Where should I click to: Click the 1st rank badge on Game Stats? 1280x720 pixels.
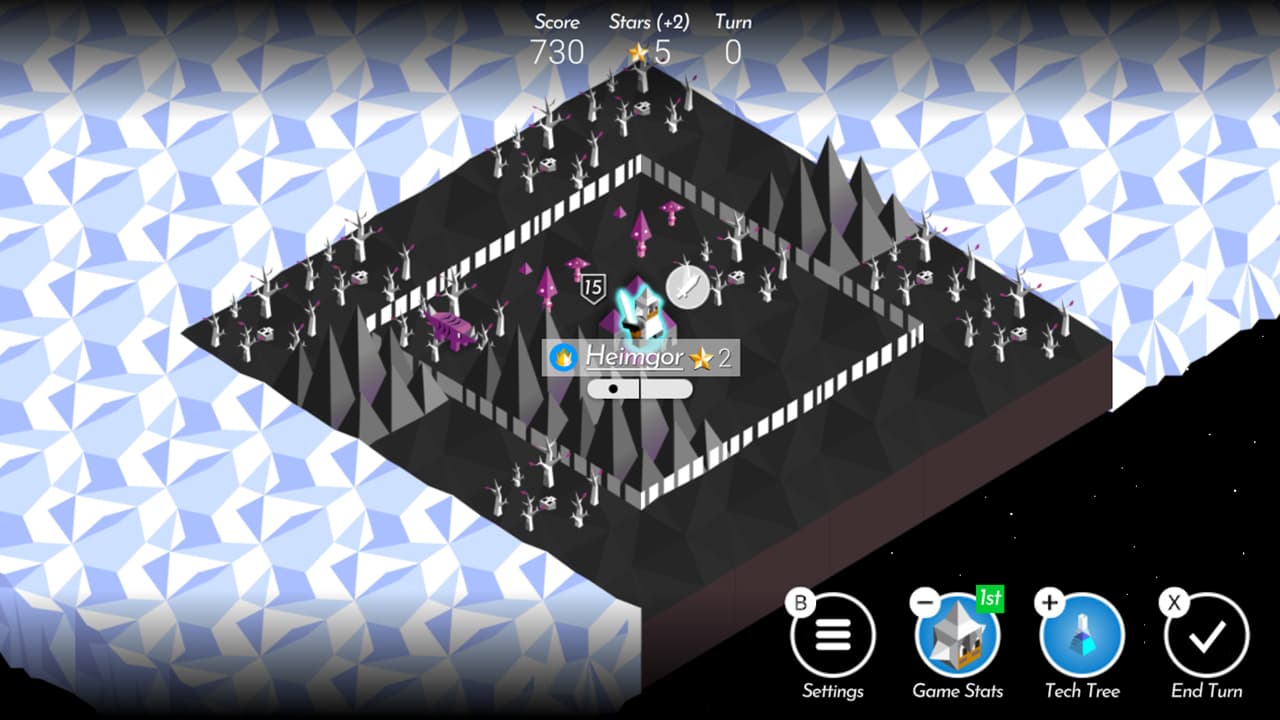coord(989,600)
